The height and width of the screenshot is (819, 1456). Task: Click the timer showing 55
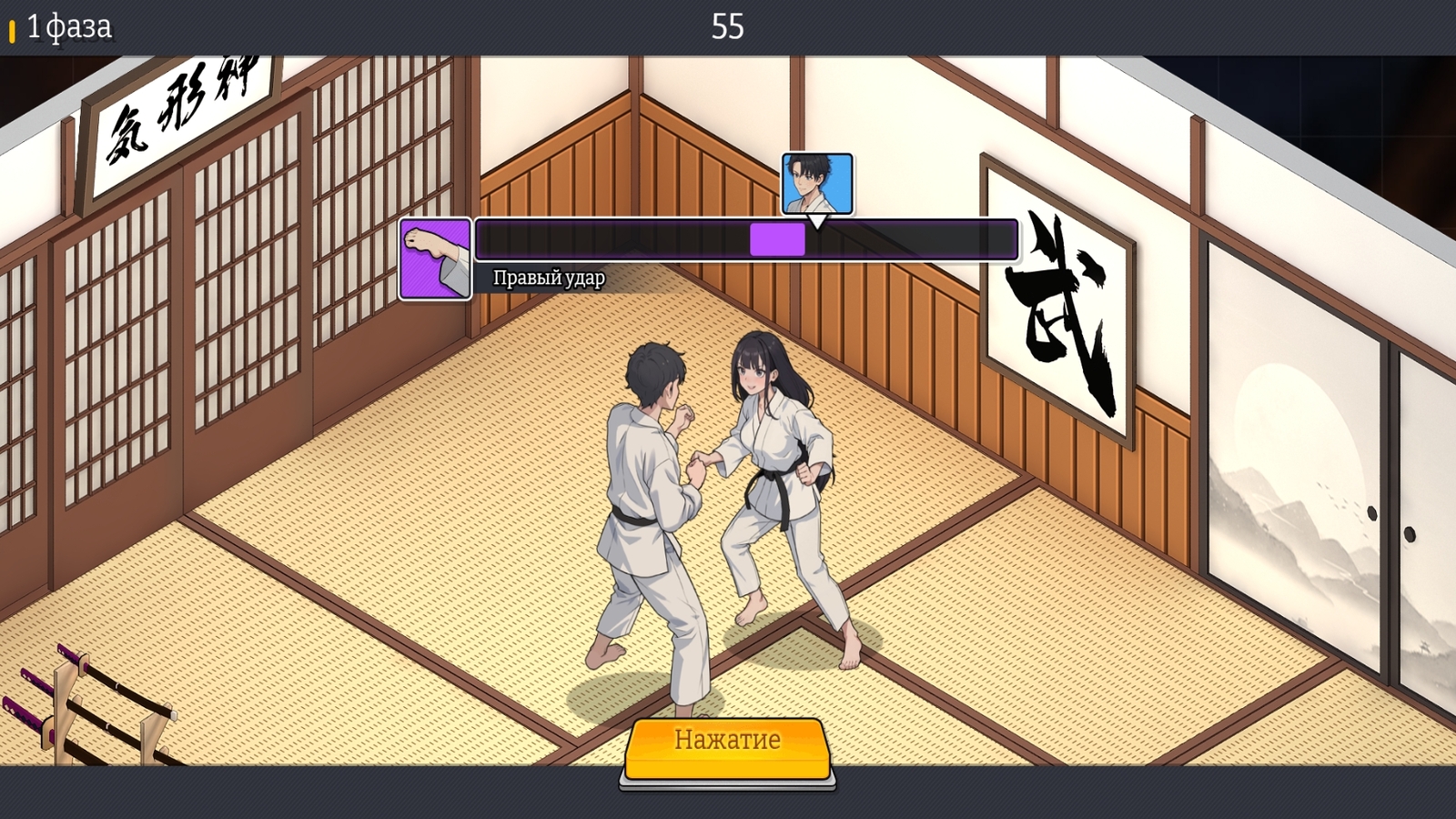[728, 25]
